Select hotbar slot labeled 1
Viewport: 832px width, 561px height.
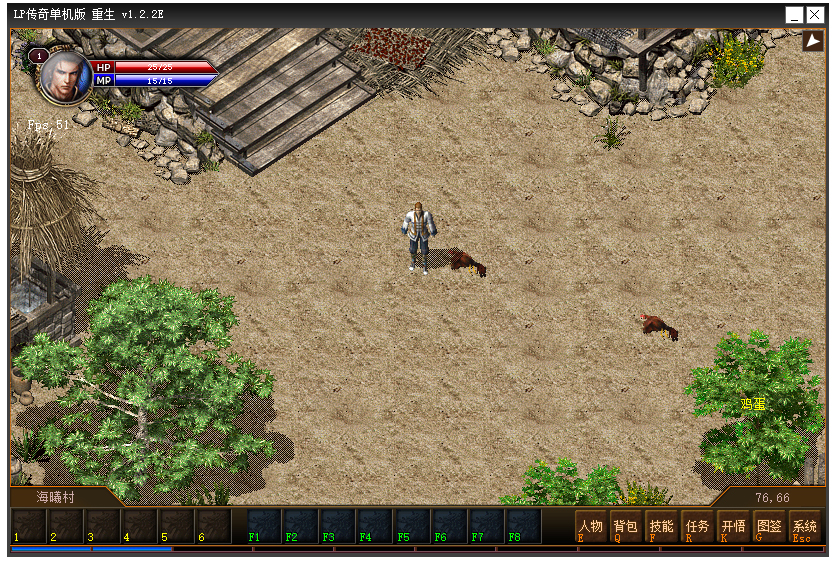tap(28, 526)
